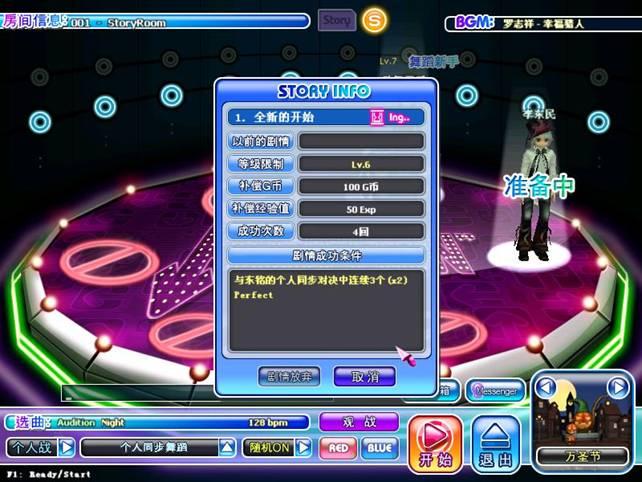Viewport: 642px width, 482px height.
Task: Select the BLUE team button
Action: point(378,447)
